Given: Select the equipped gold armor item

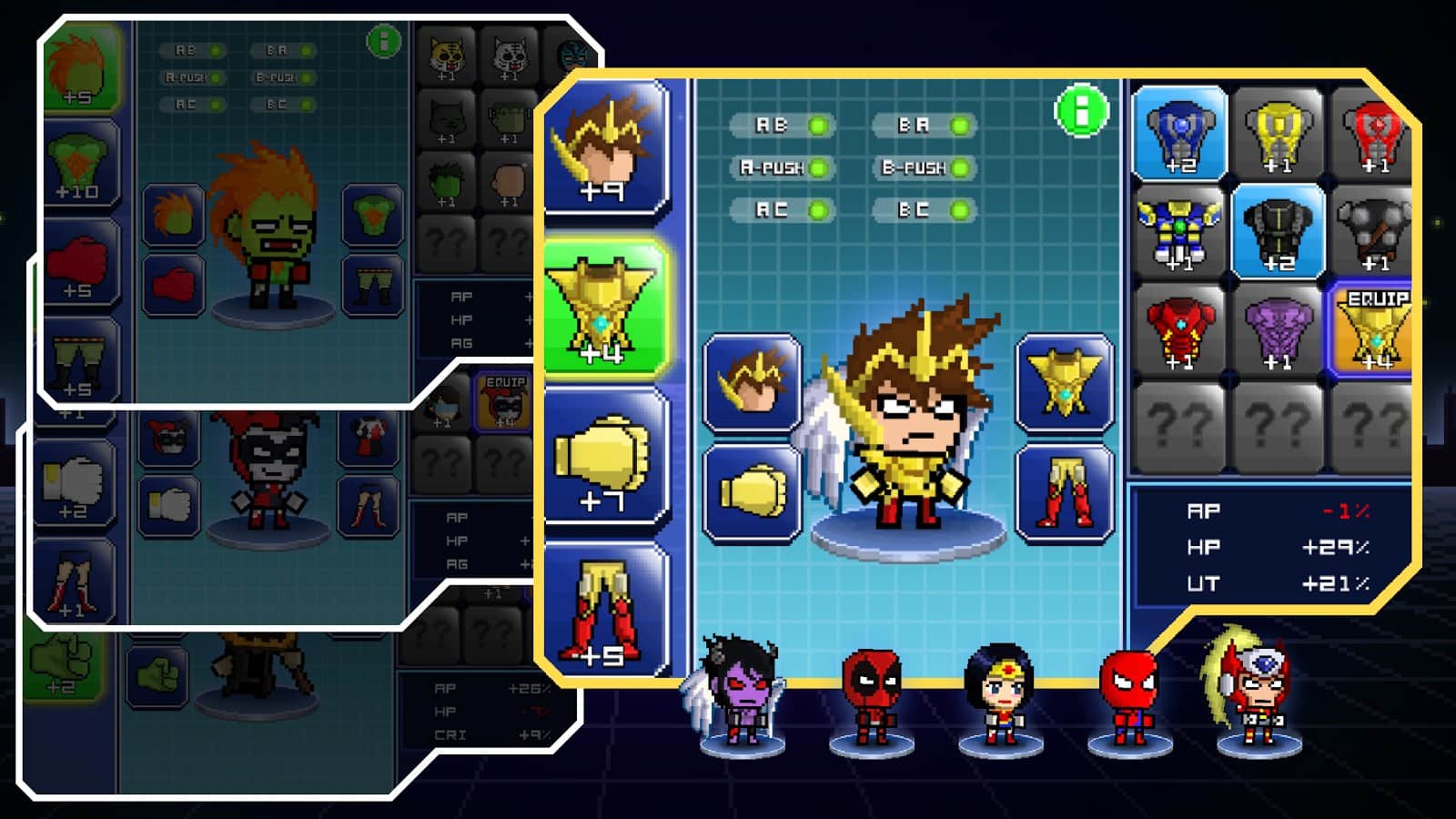Looking at the screenshot, I should pos(1372,329).
